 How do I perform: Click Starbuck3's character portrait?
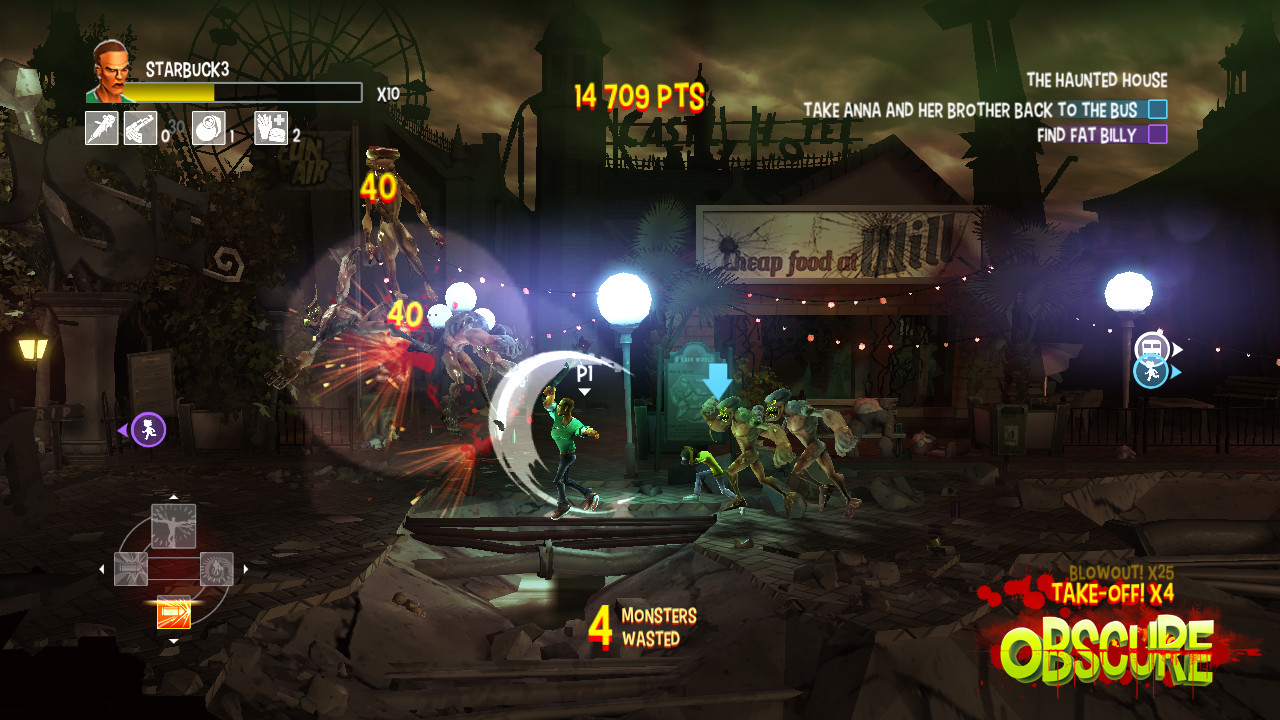click(x=111, y=72)
